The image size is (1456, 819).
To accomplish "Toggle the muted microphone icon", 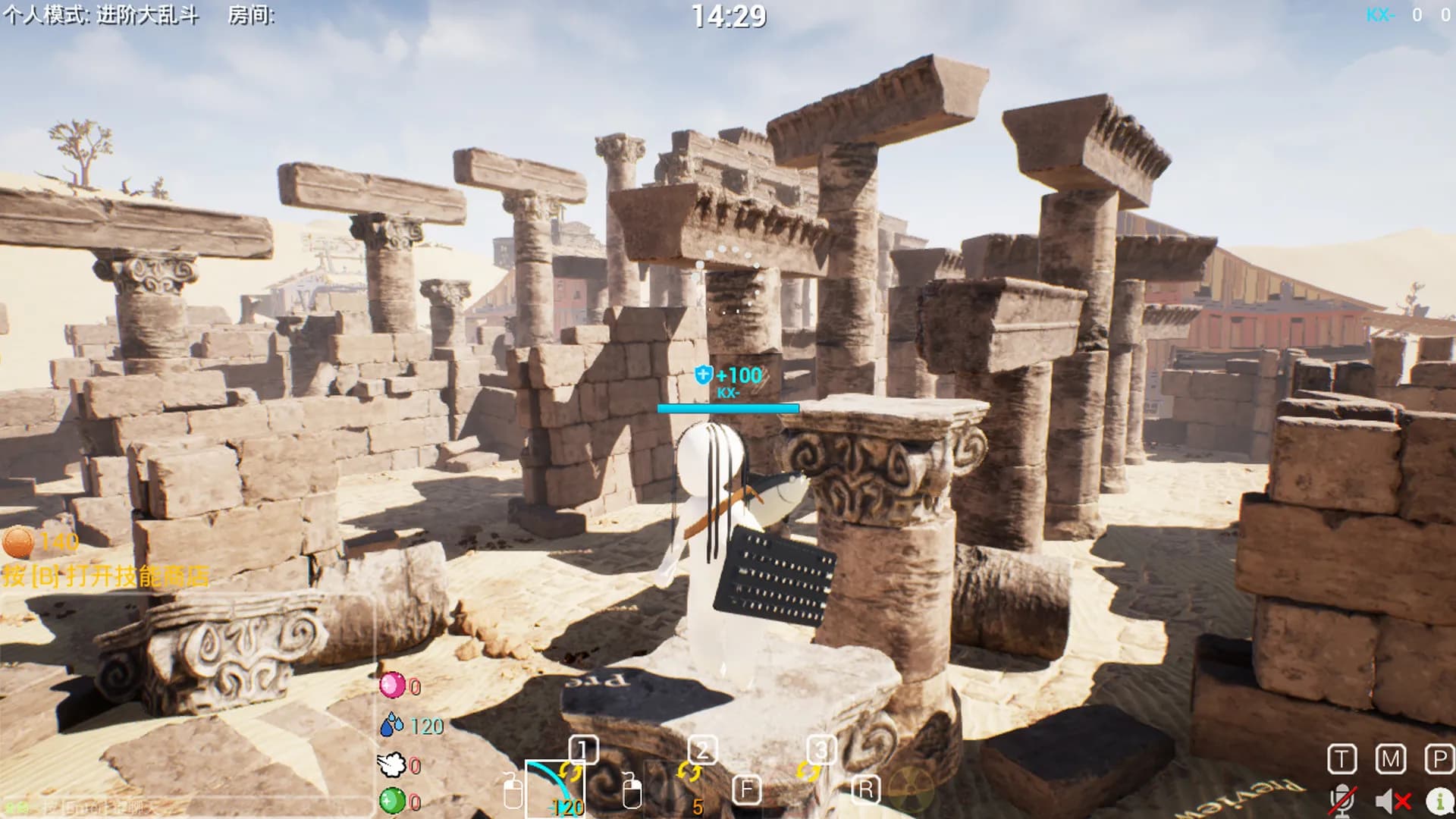I will pyautogui.click(x=1341, y=801).
